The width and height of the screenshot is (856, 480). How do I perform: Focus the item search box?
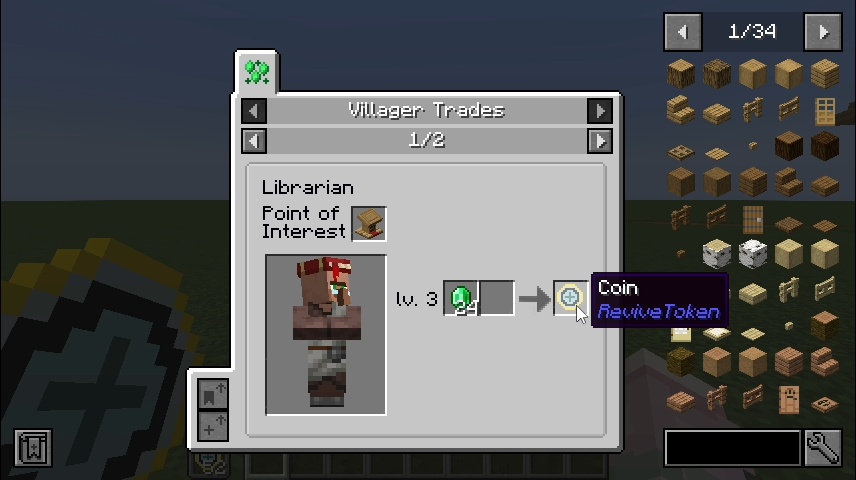coord(732,448)
